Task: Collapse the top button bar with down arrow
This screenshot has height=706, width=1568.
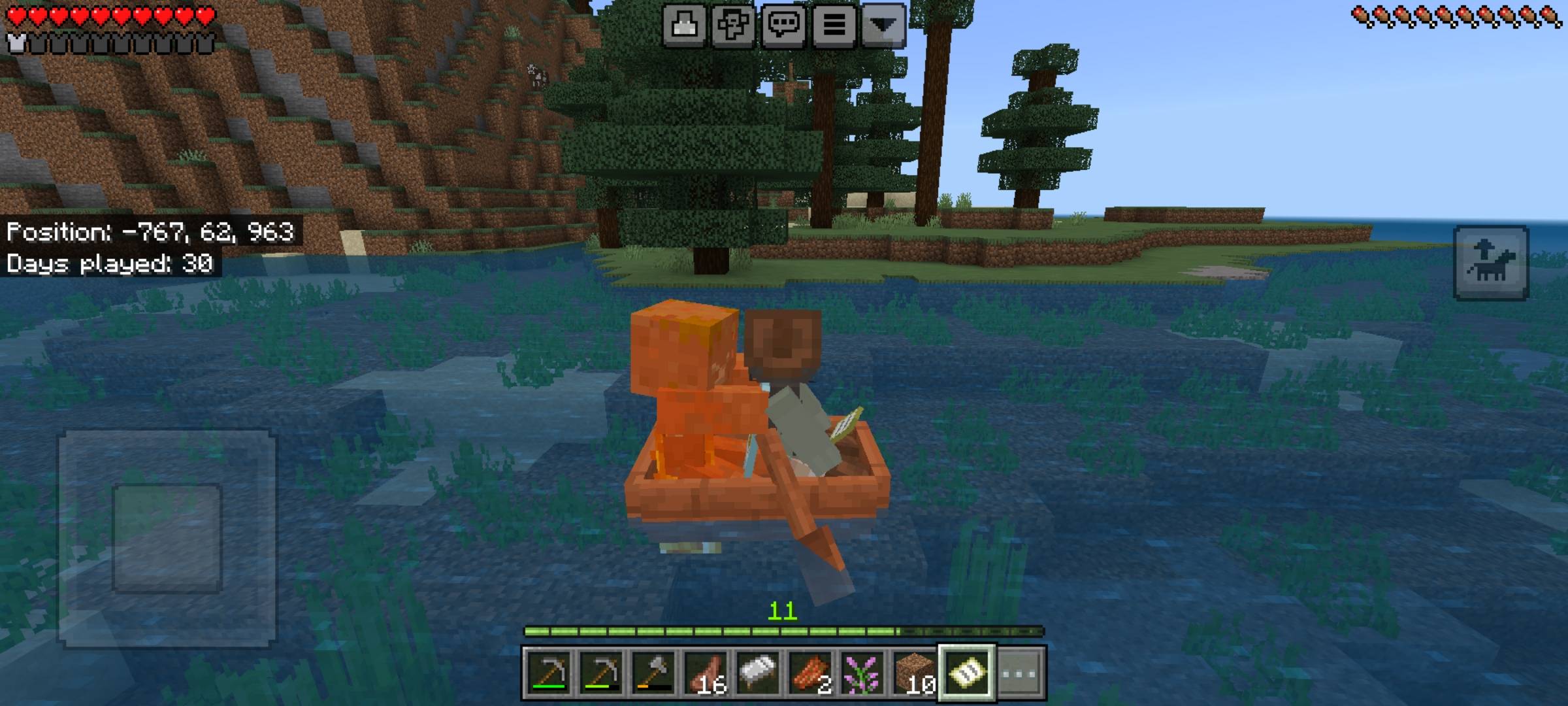Action: pos(883,25)
